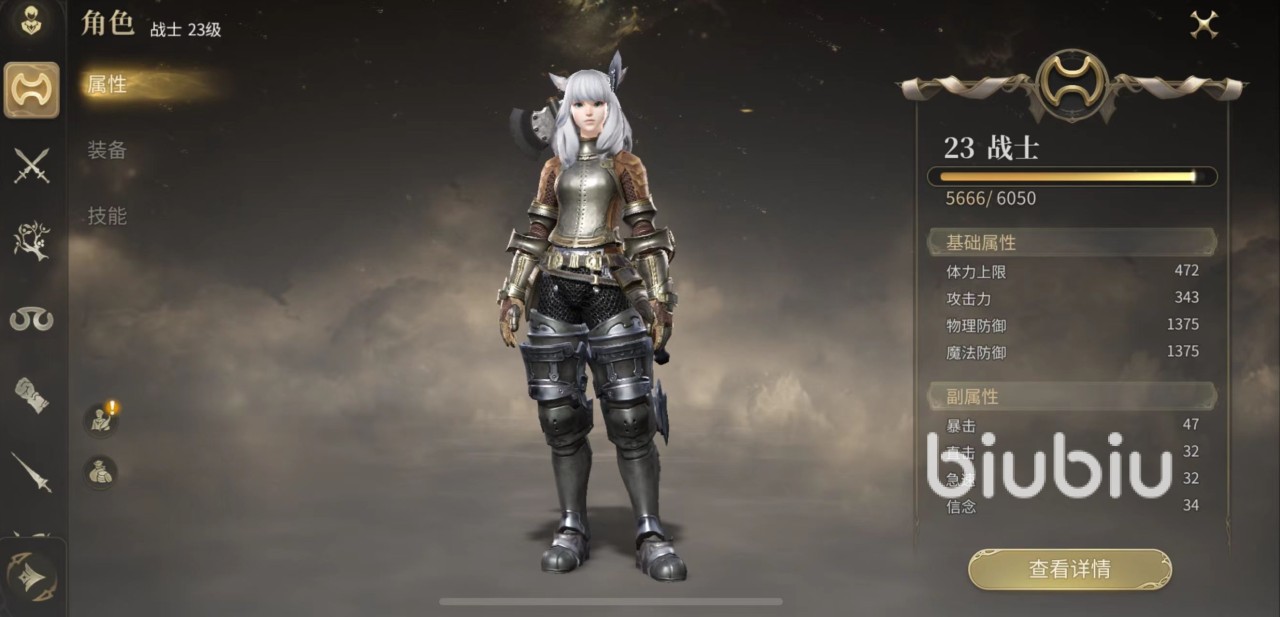This screenshot has height=617, width=1280.
Task: Switch to the 技能 skills tab
Action: [107, 215]
